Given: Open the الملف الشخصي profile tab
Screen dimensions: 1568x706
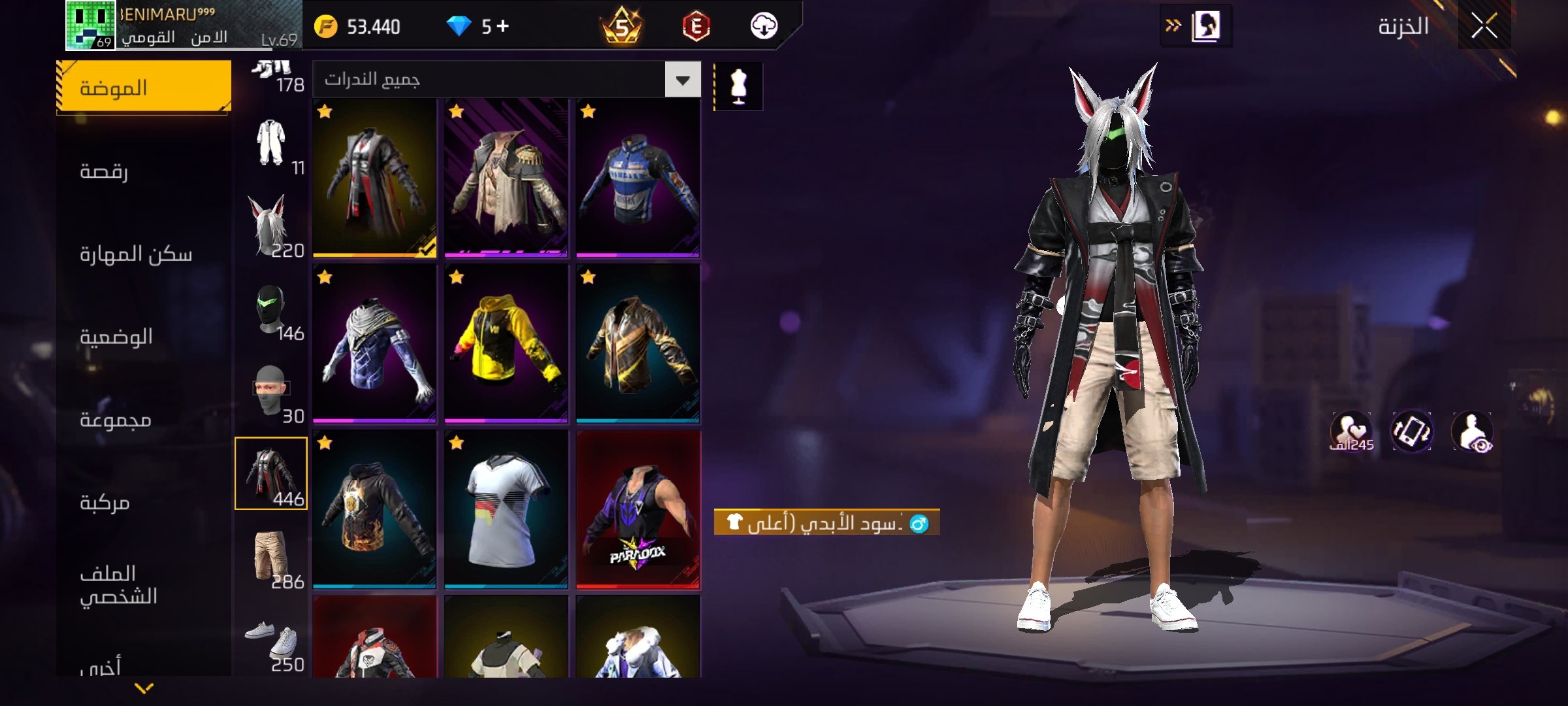Looking at the screenshot, I should point(144,584).
